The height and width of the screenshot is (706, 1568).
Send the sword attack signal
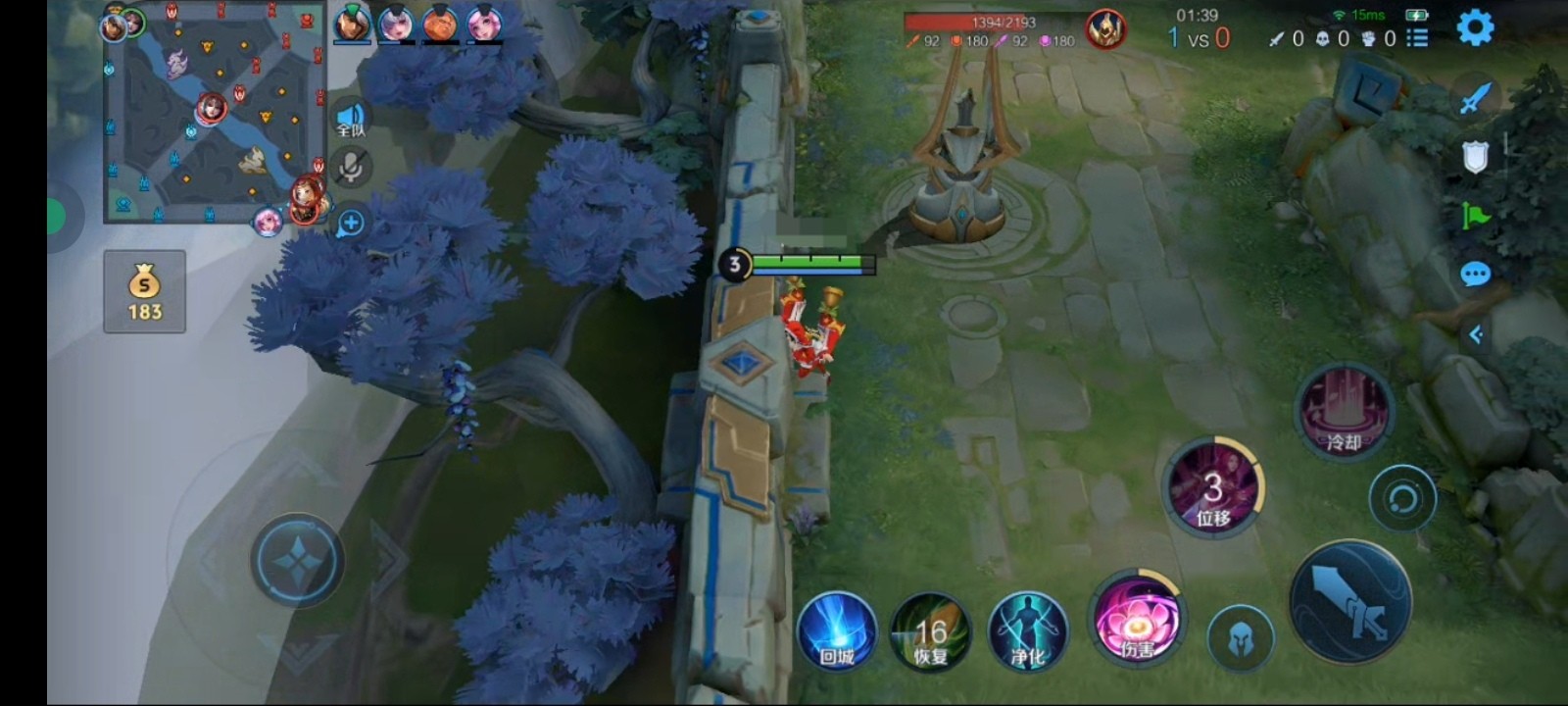(x=1475, y=98)
